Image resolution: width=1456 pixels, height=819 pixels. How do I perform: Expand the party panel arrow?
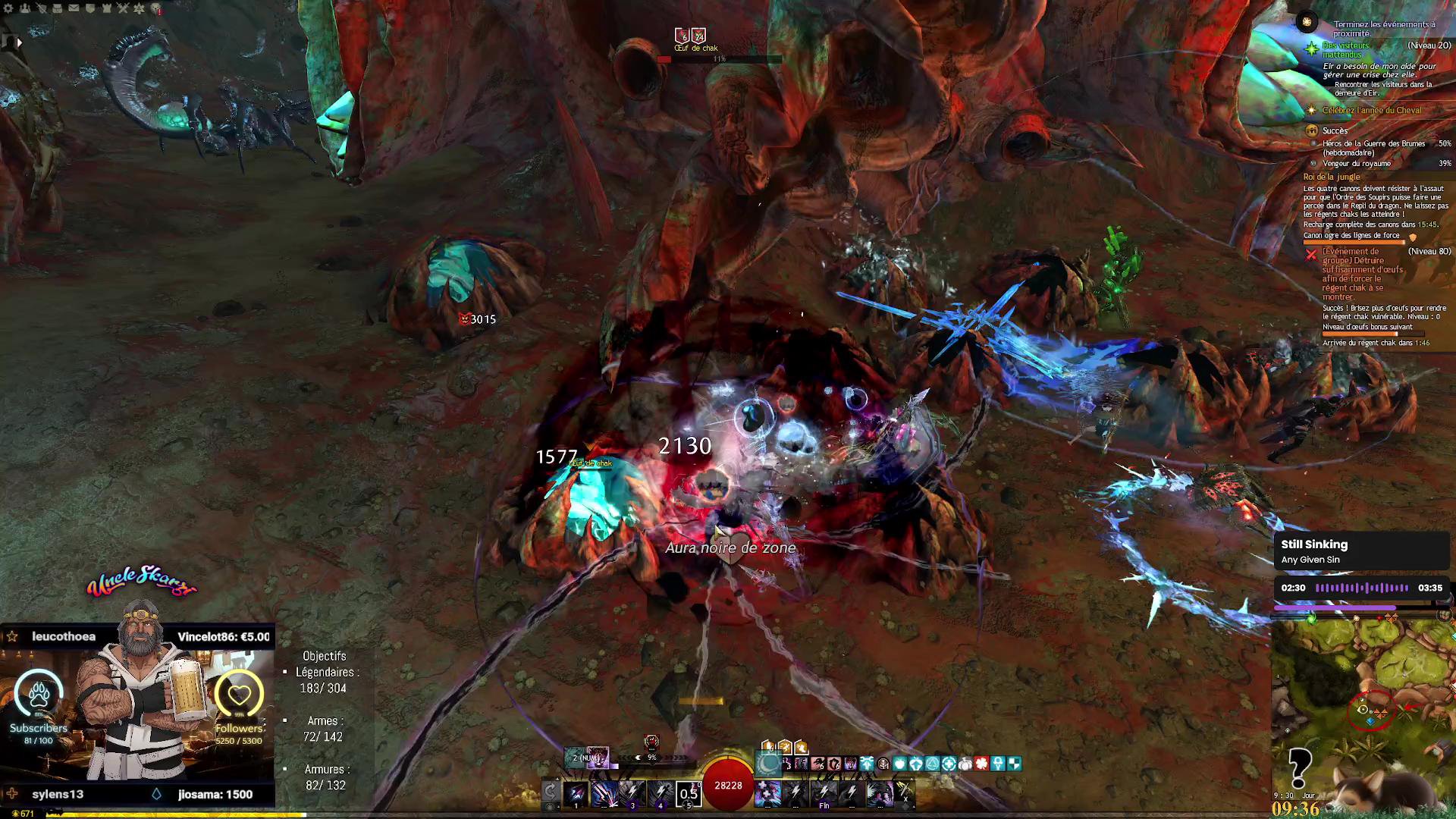coord(19,42)
